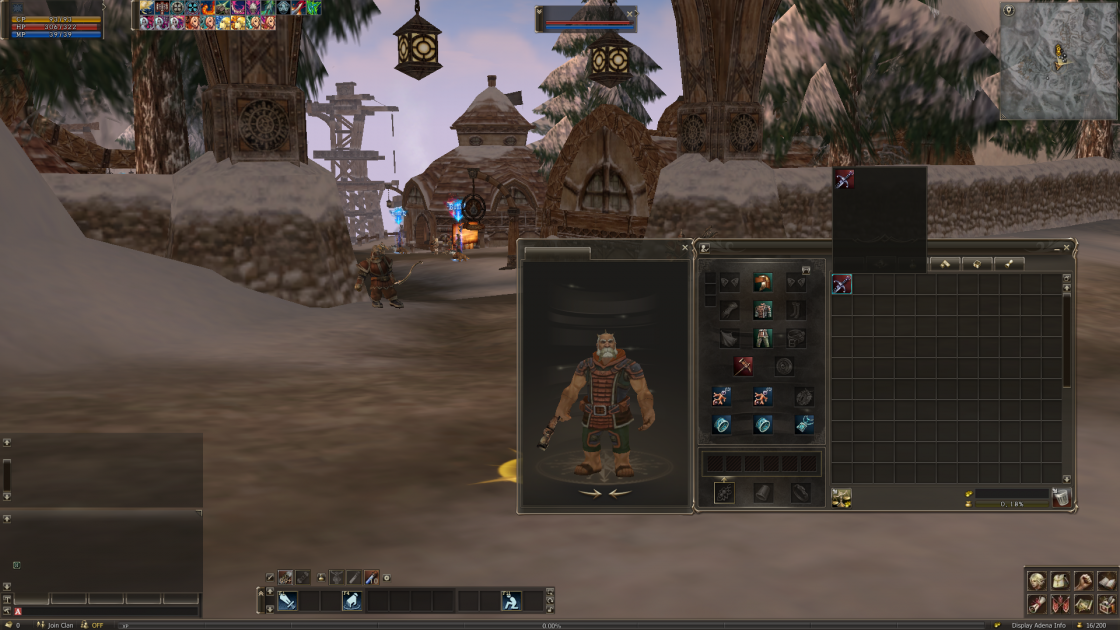The height and width of the screenshot is (630, 1120).
Task: Open the character status menu icon
Action: tap(1037, 581)
